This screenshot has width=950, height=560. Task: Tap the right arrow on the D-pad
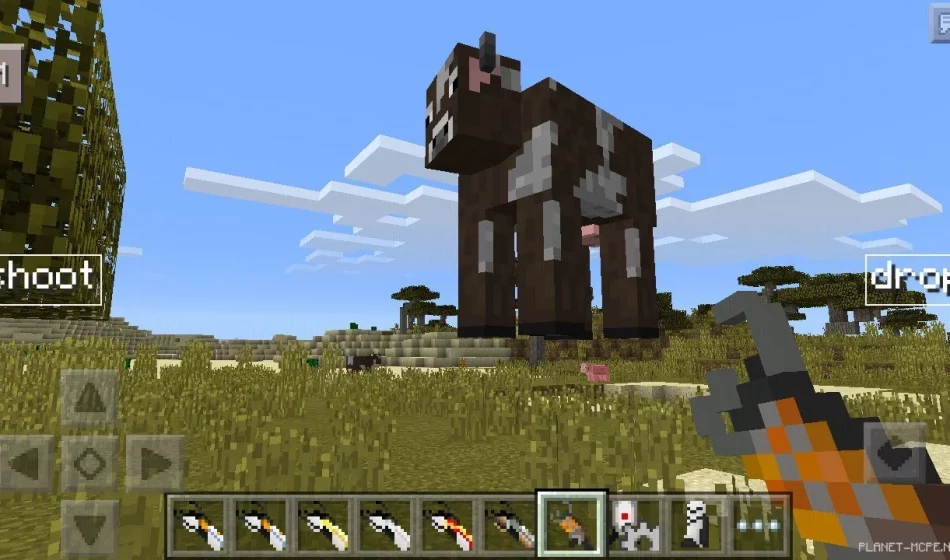[154, 462]
